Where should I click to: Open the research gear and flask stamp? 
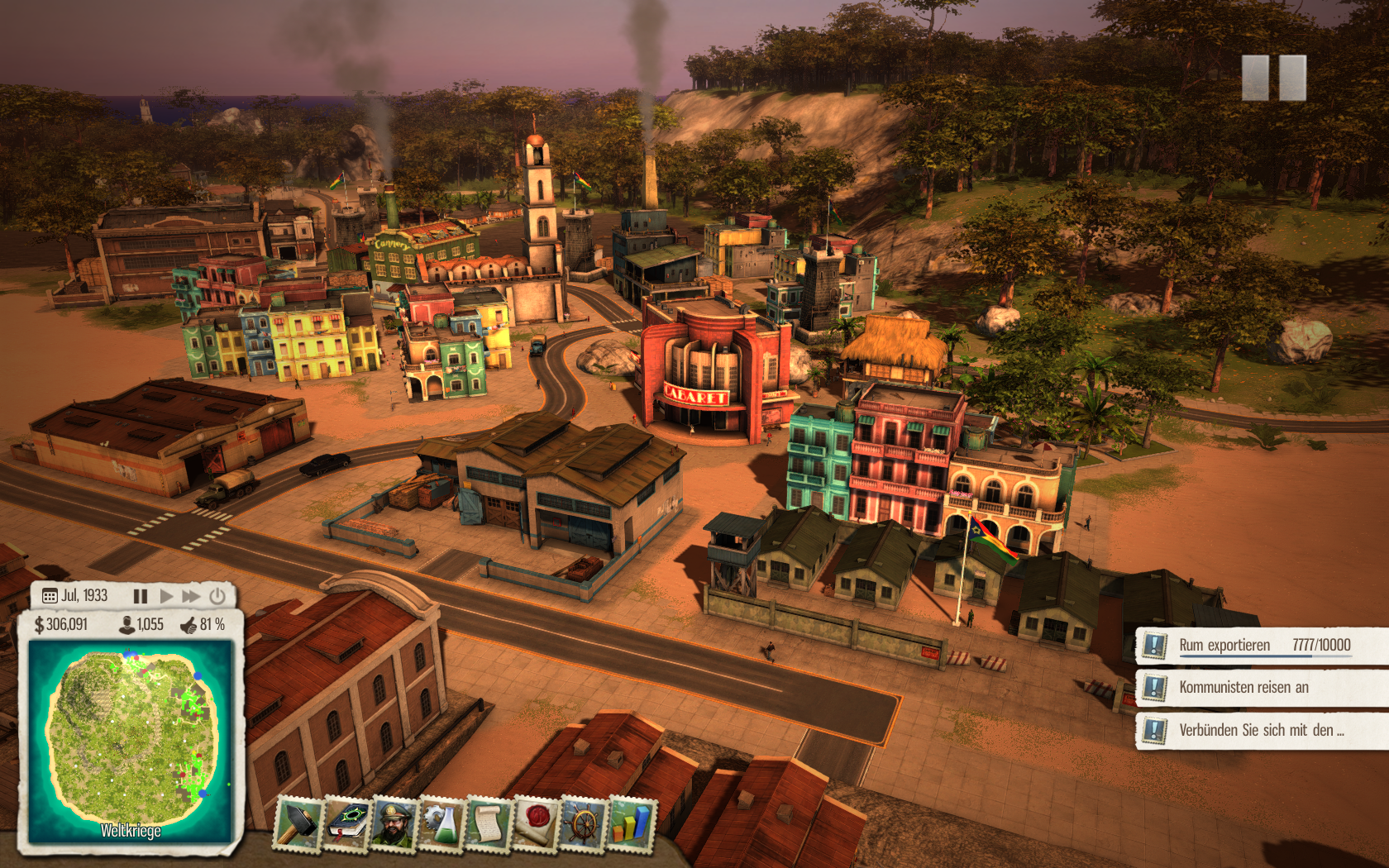pyautogui.click(x=442, y=823)
